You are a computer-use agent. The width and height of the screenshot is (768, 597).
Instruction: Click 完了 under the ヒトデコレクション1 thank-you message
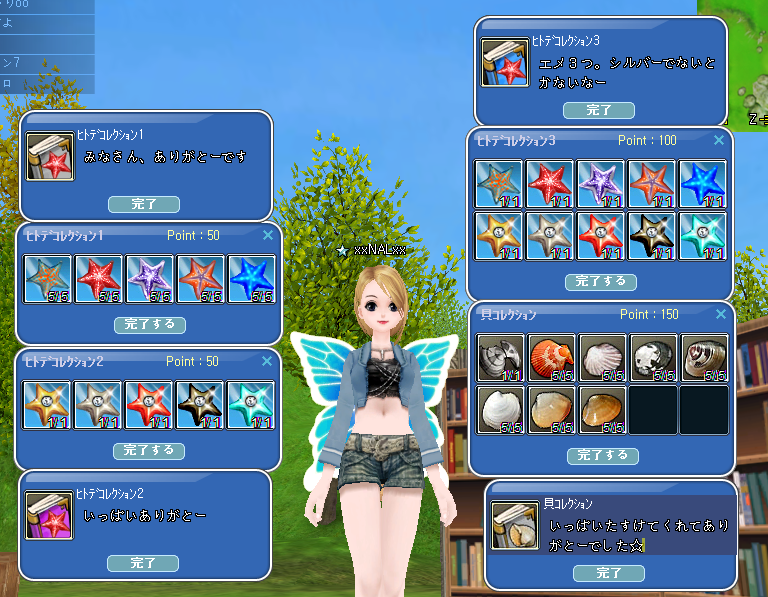point(144,204)
